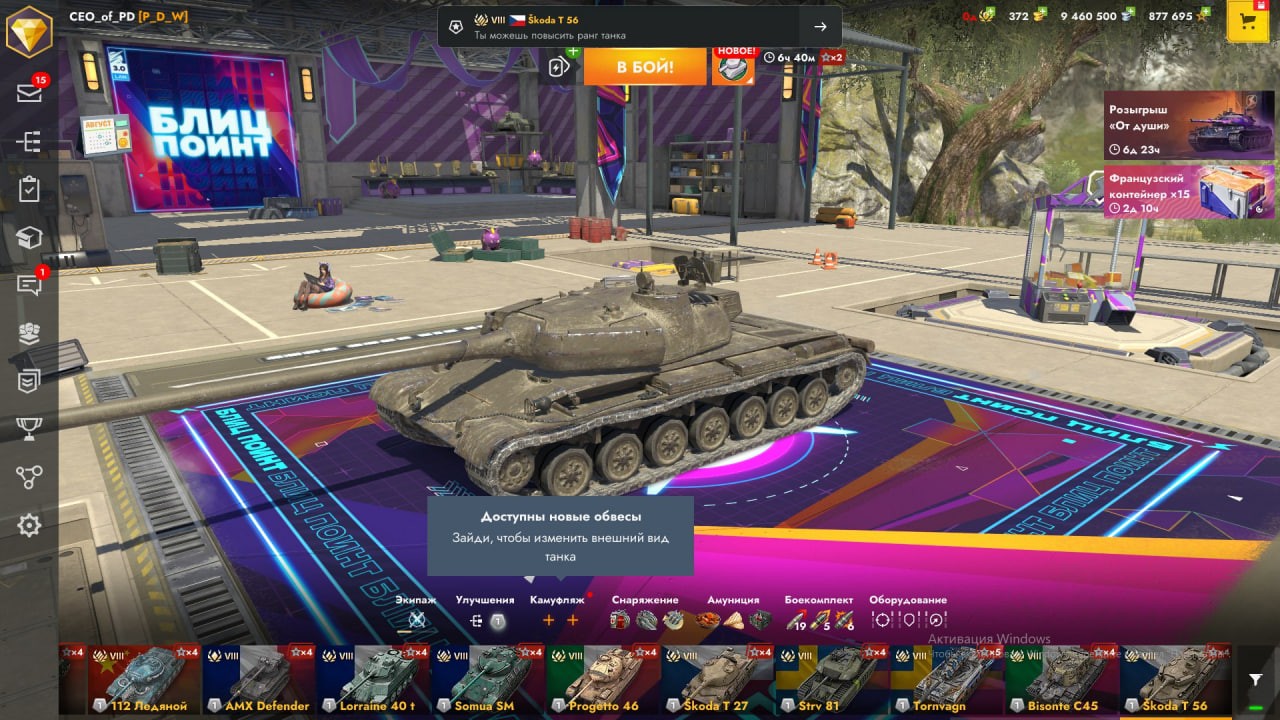The width and height of the screenshot is (1280, 720).
Task: Open the mail inbox with 15 notifications
Action: pyautogui.click(x=29, y=93)
